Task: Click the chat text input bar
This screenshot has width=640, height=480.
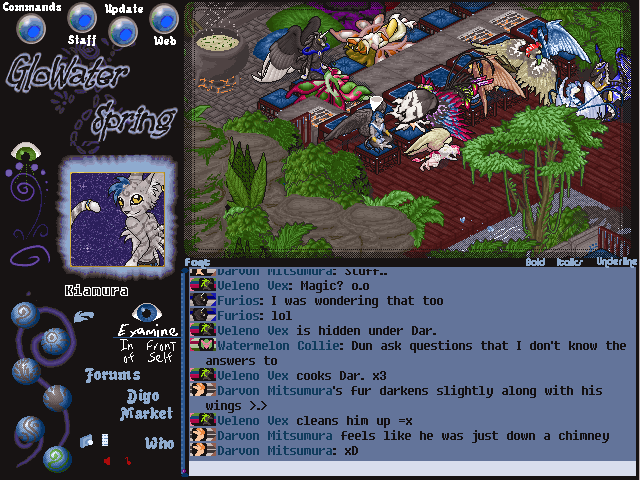Action: click(x=410, y=467)
